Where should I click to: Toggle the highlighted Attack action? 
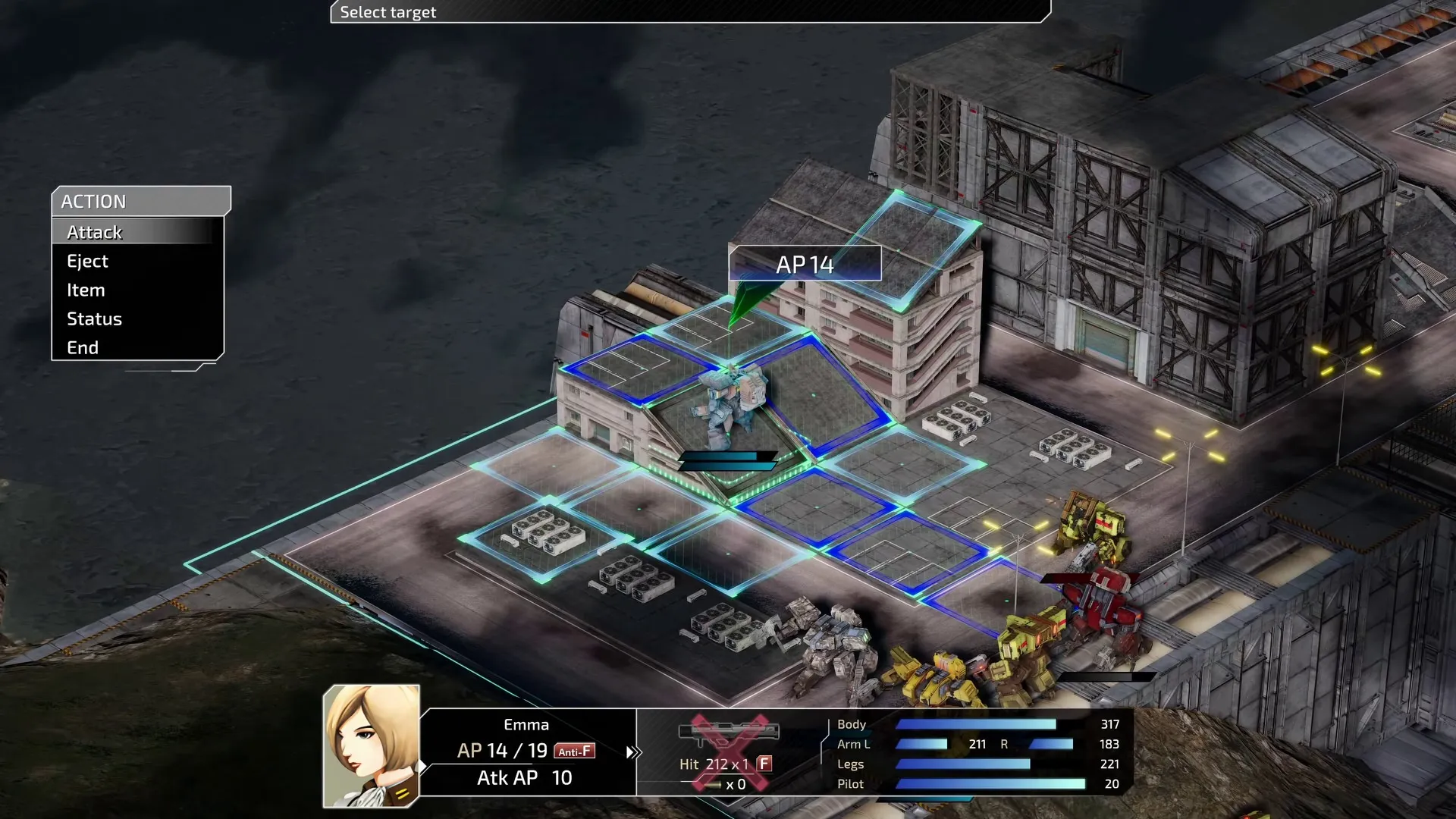[x=94, y=232]
